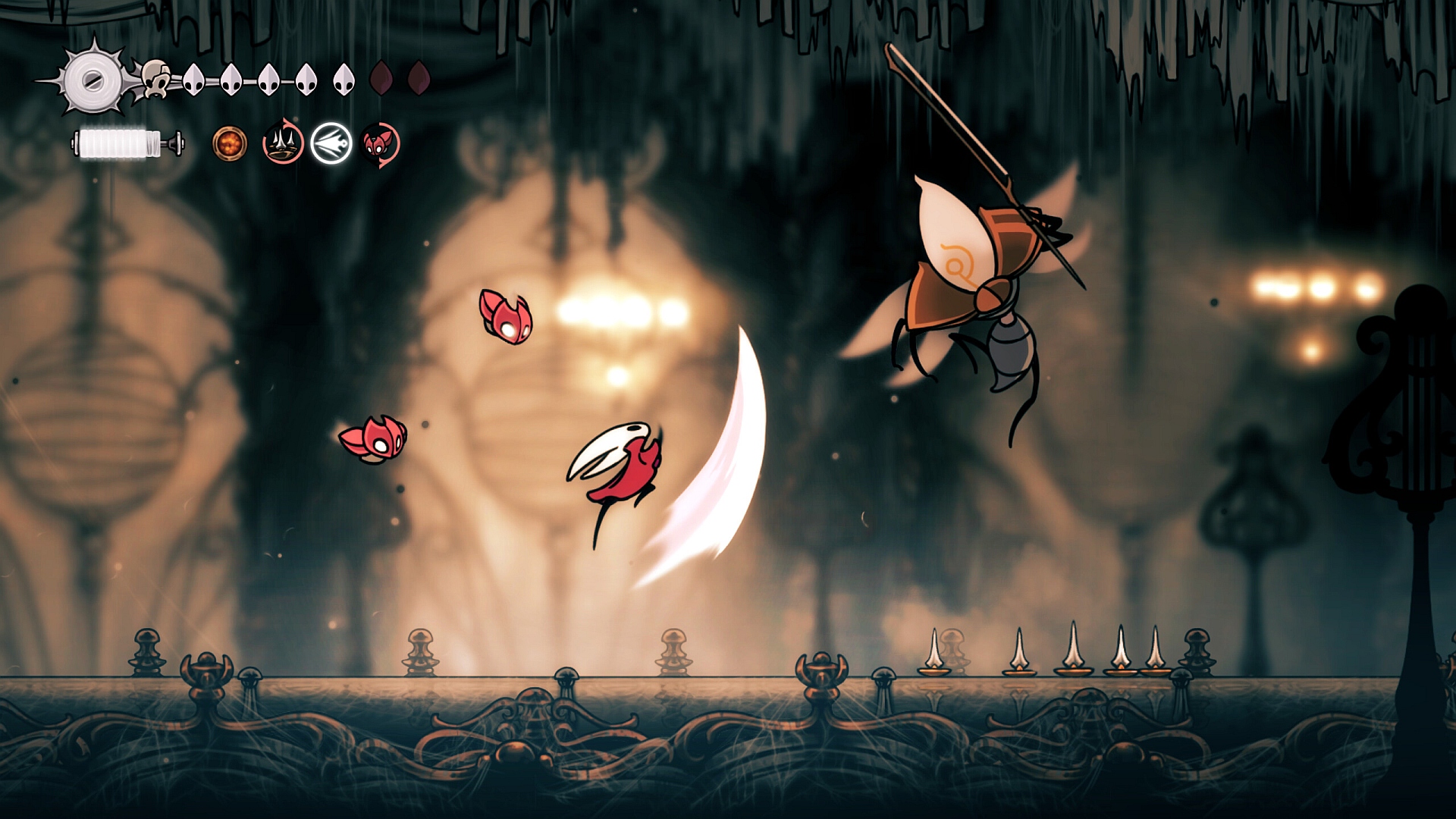
Task: Select the white silk spool meter
Action: click(x=114, y=144)
